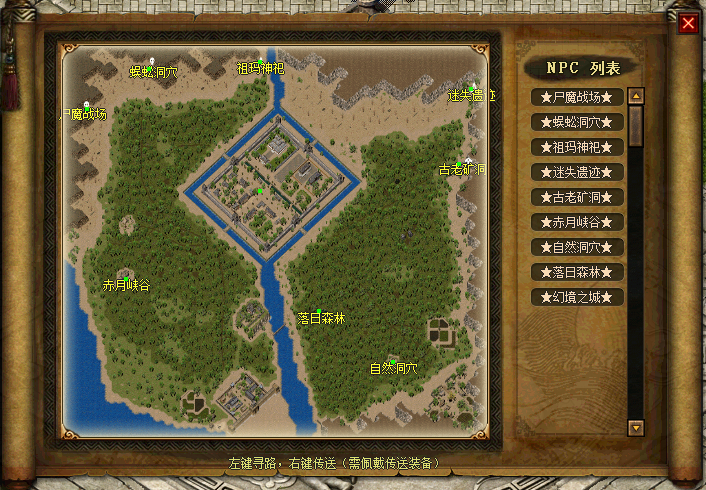Viewport: 706px width, 490px height.
Task: Pathfind to the 祖玛神祀 map label
Action: [260, 69]
